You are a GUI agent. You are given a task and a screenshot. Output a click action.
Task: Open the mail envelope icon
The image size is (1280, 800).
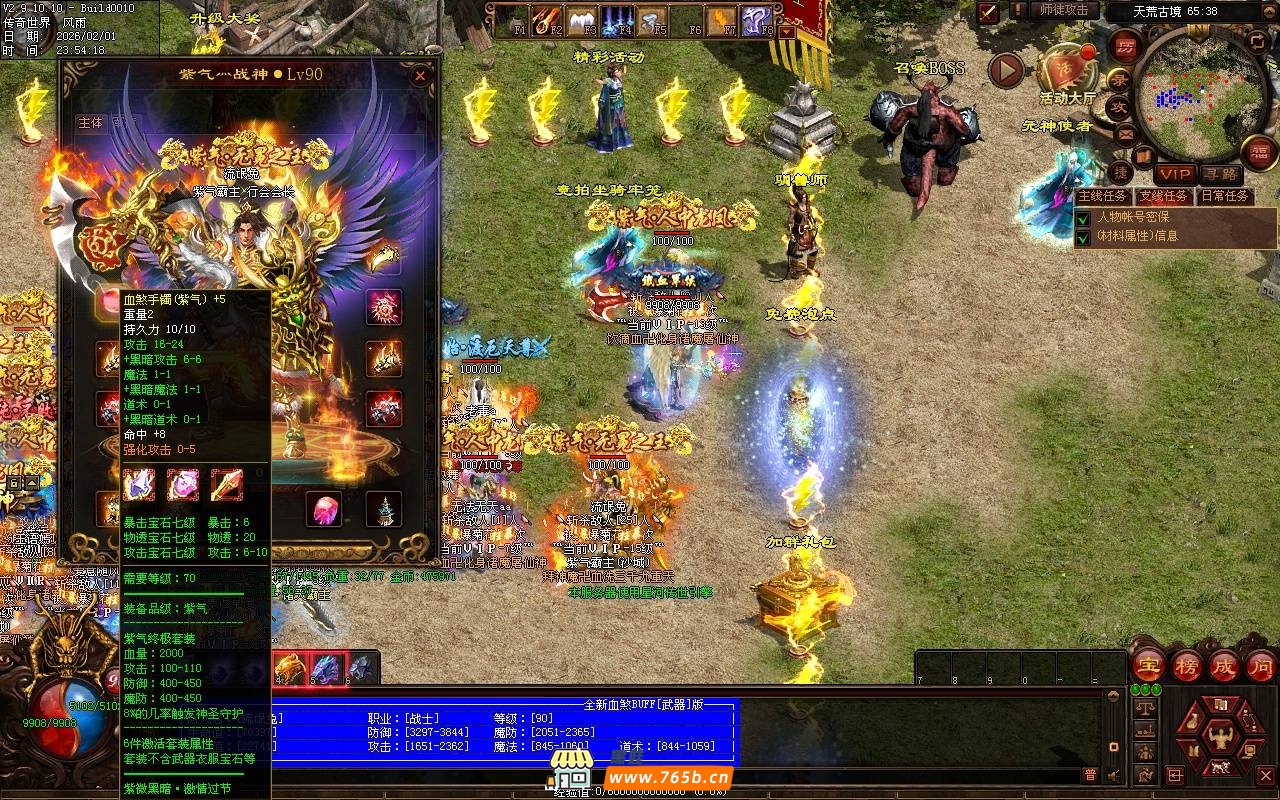coord(1125,132)
